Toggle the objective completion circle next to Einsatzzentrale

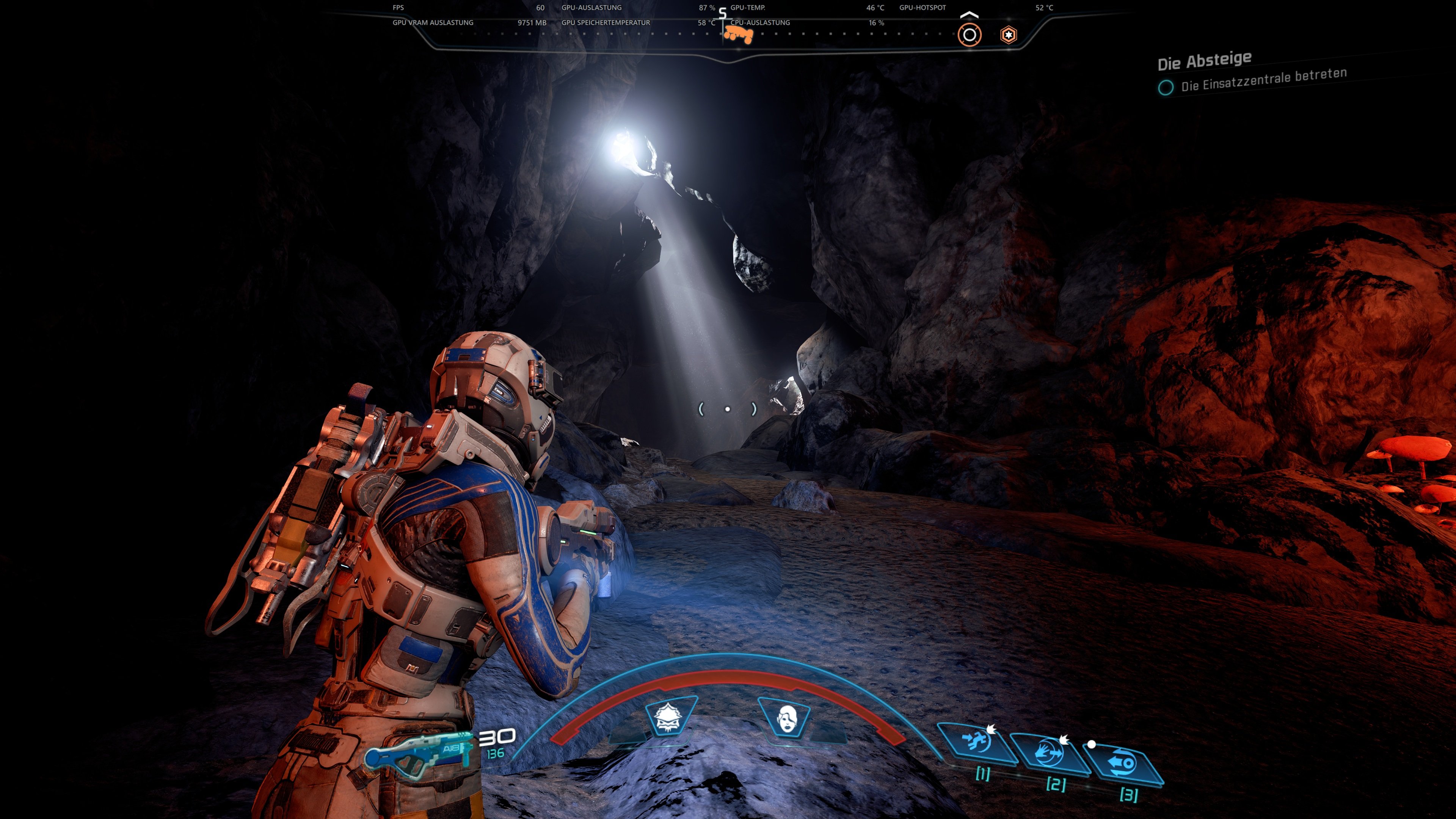(x=1166, y=88)
